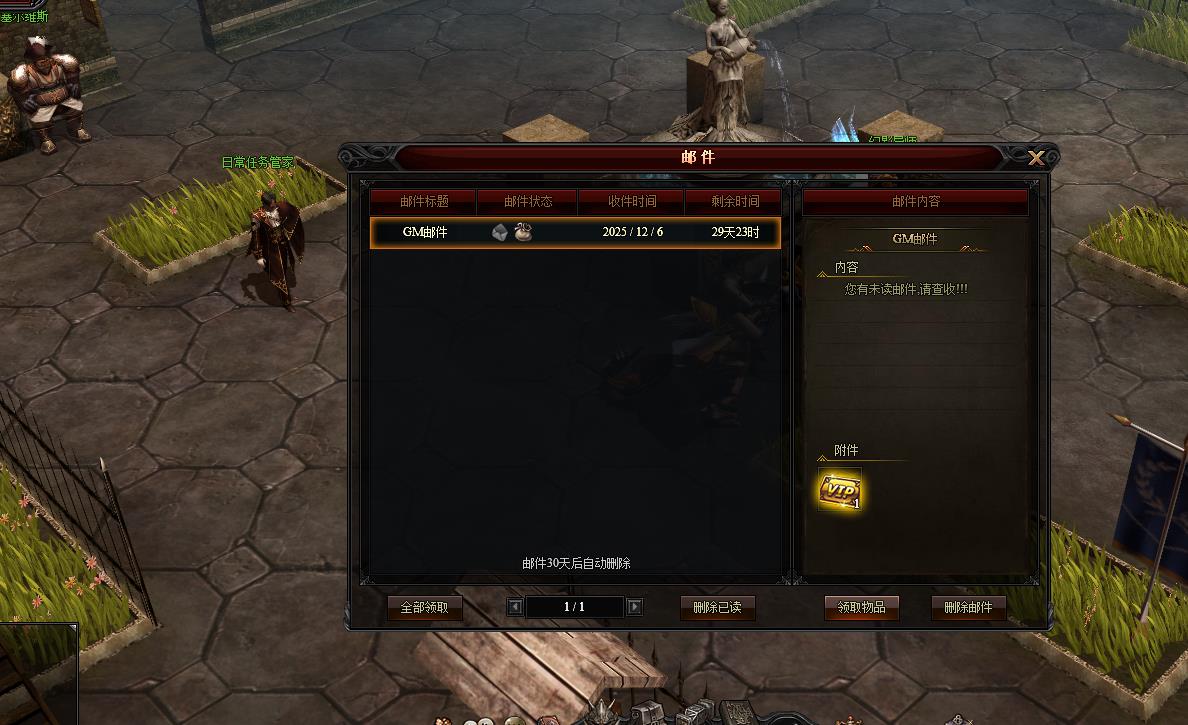Viewport: 1188px width, 725px height.
Task: Delete read mail with 删除已读
Action: [x=717, y=607]
